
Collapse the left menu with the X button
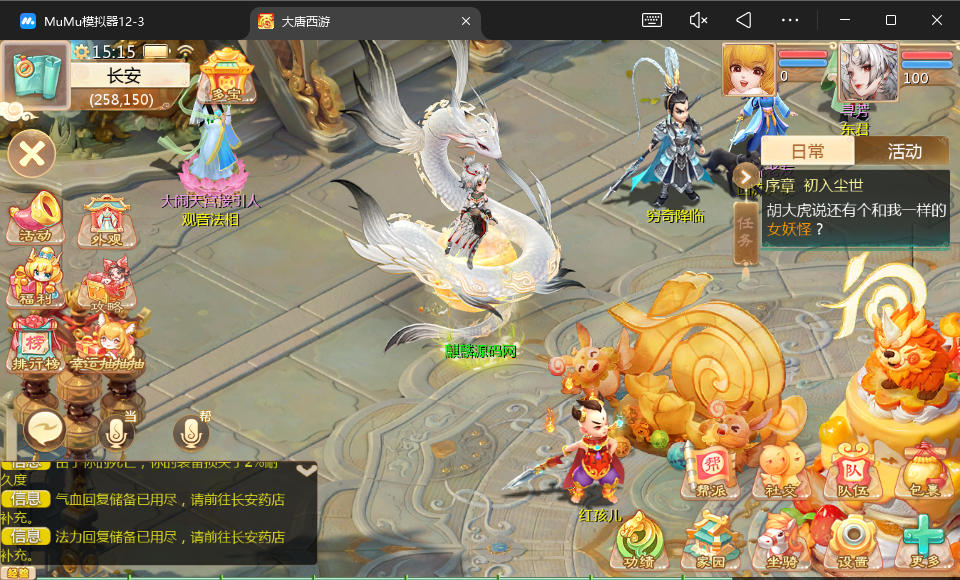point(32,154)
